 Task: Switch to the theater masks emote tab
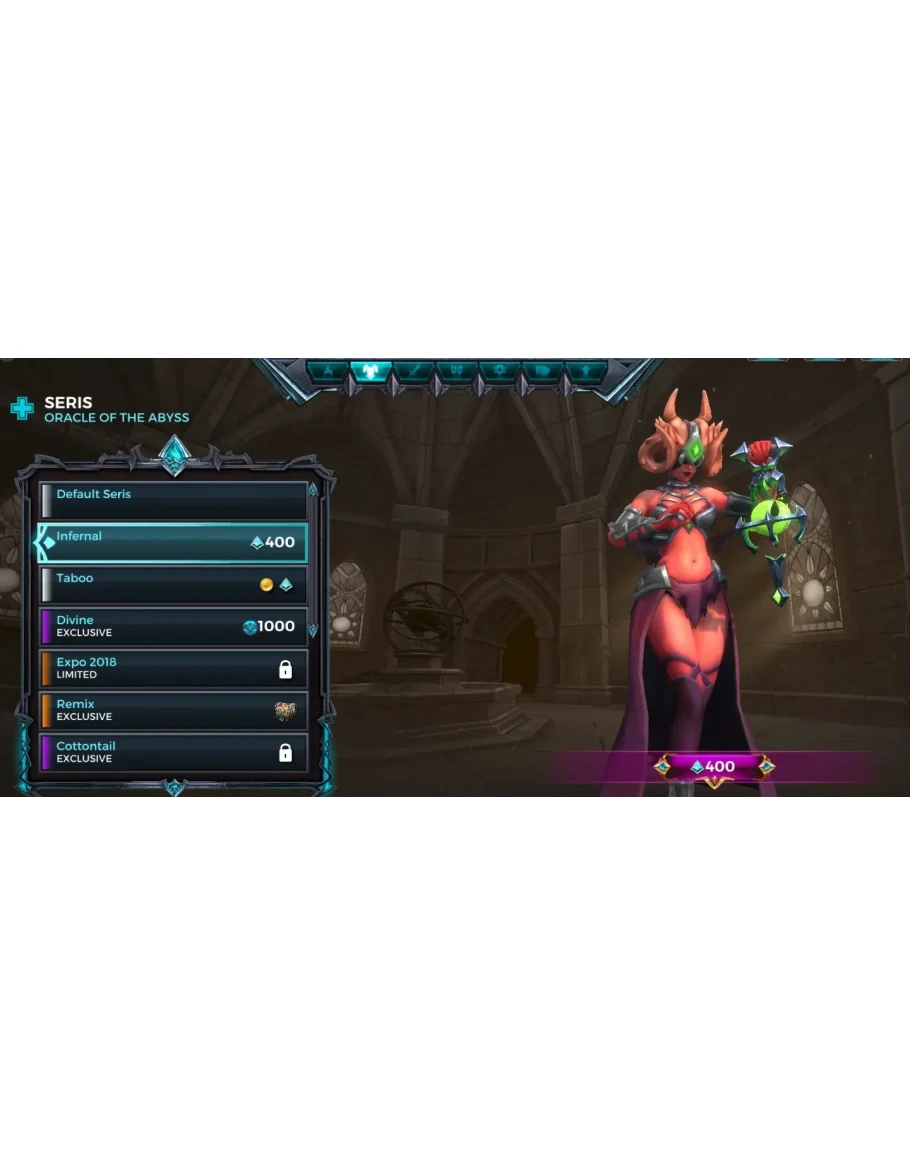(457, 372)
